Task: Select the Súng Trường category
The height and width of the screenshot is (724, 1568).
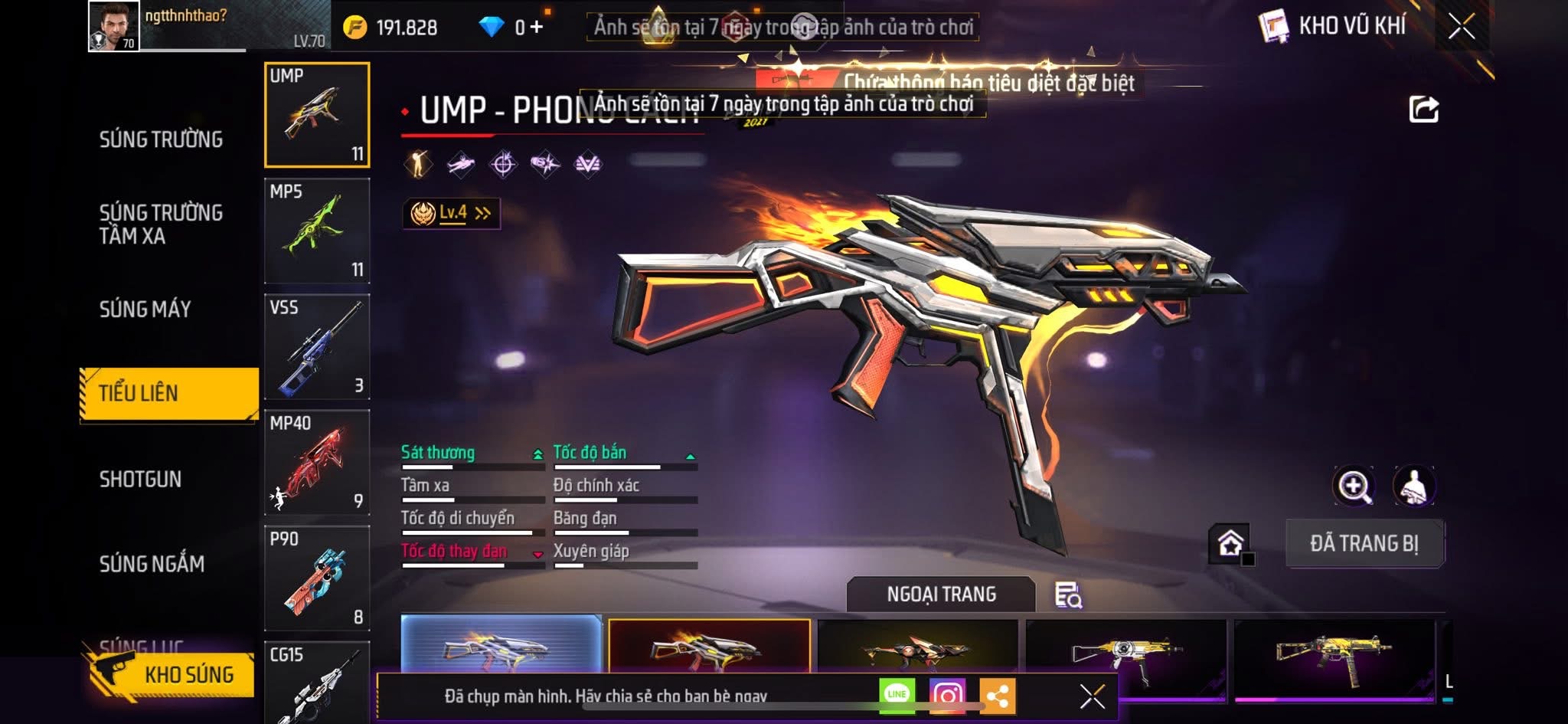Action: coord(161,139)
